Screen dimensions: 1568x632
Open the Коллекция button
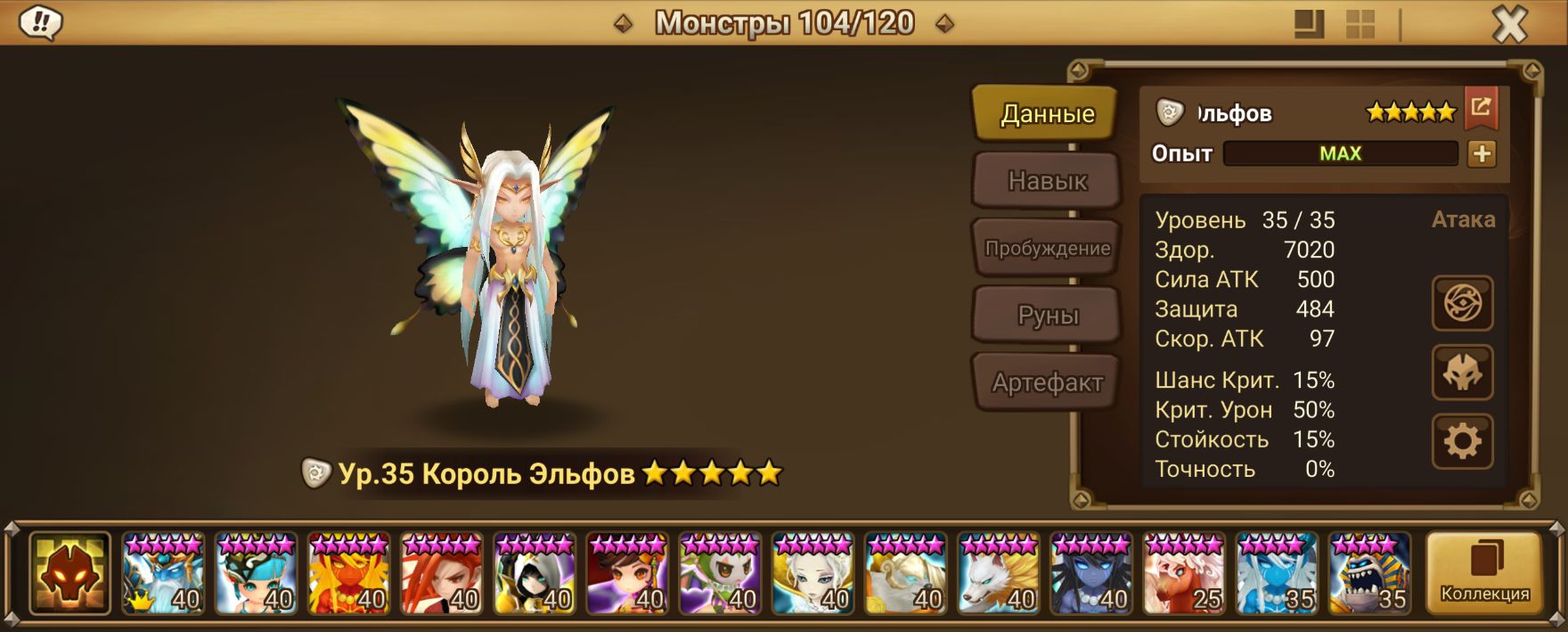[x=1484, y=573]
